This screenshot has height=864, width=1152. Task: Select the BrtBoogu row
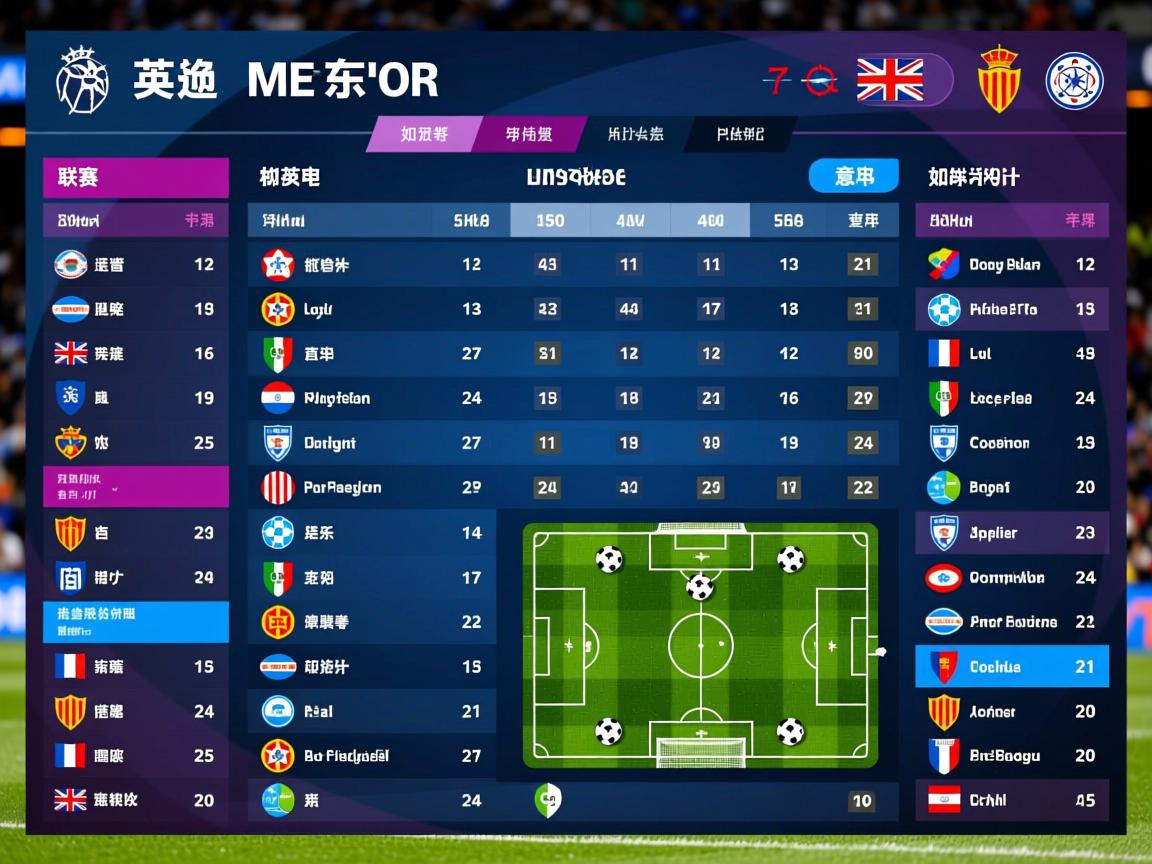pos(1011,756)
